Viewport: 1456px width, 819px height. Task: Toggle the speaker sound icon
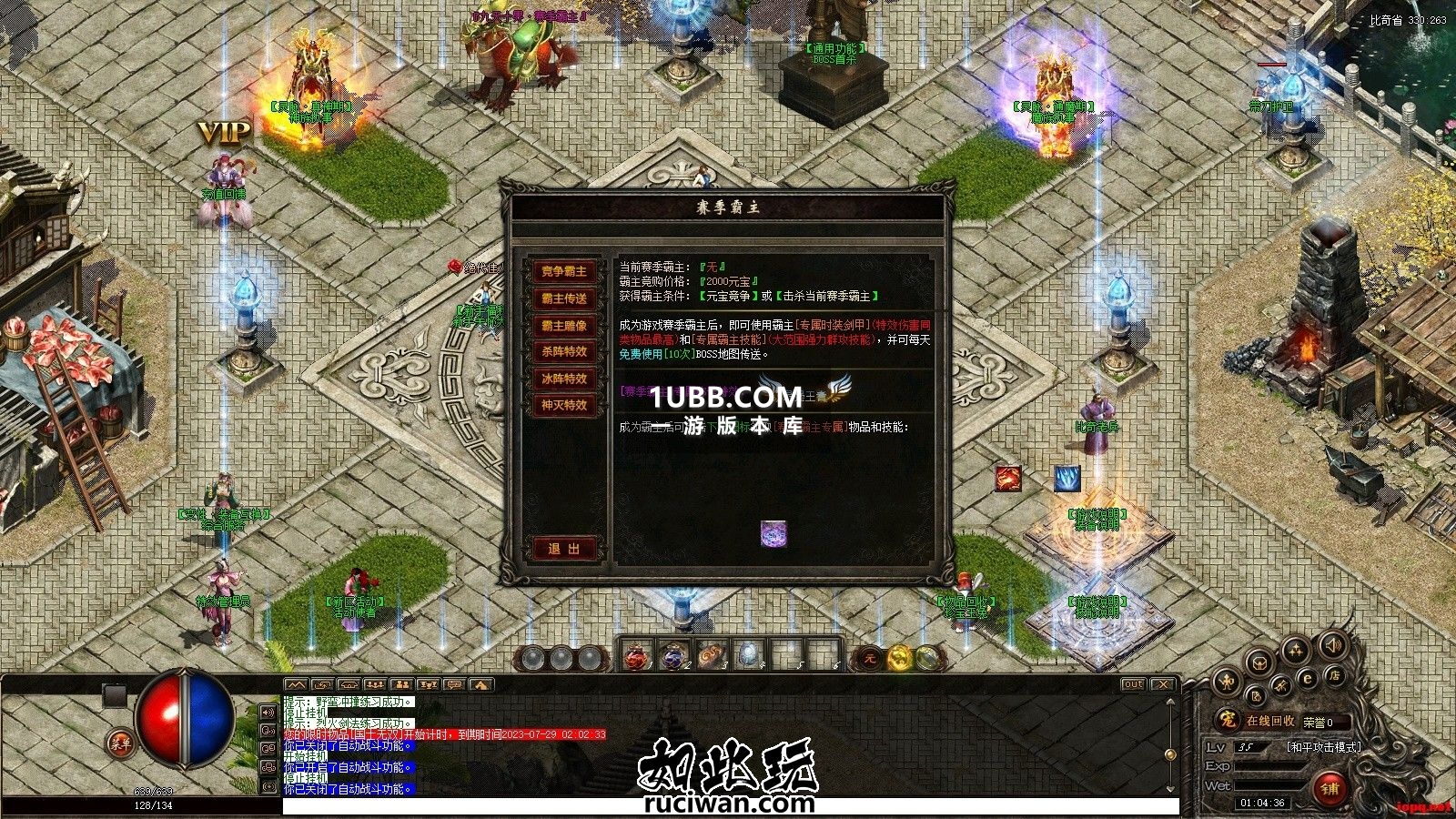pyautogui.click(x=1333, y=646)
